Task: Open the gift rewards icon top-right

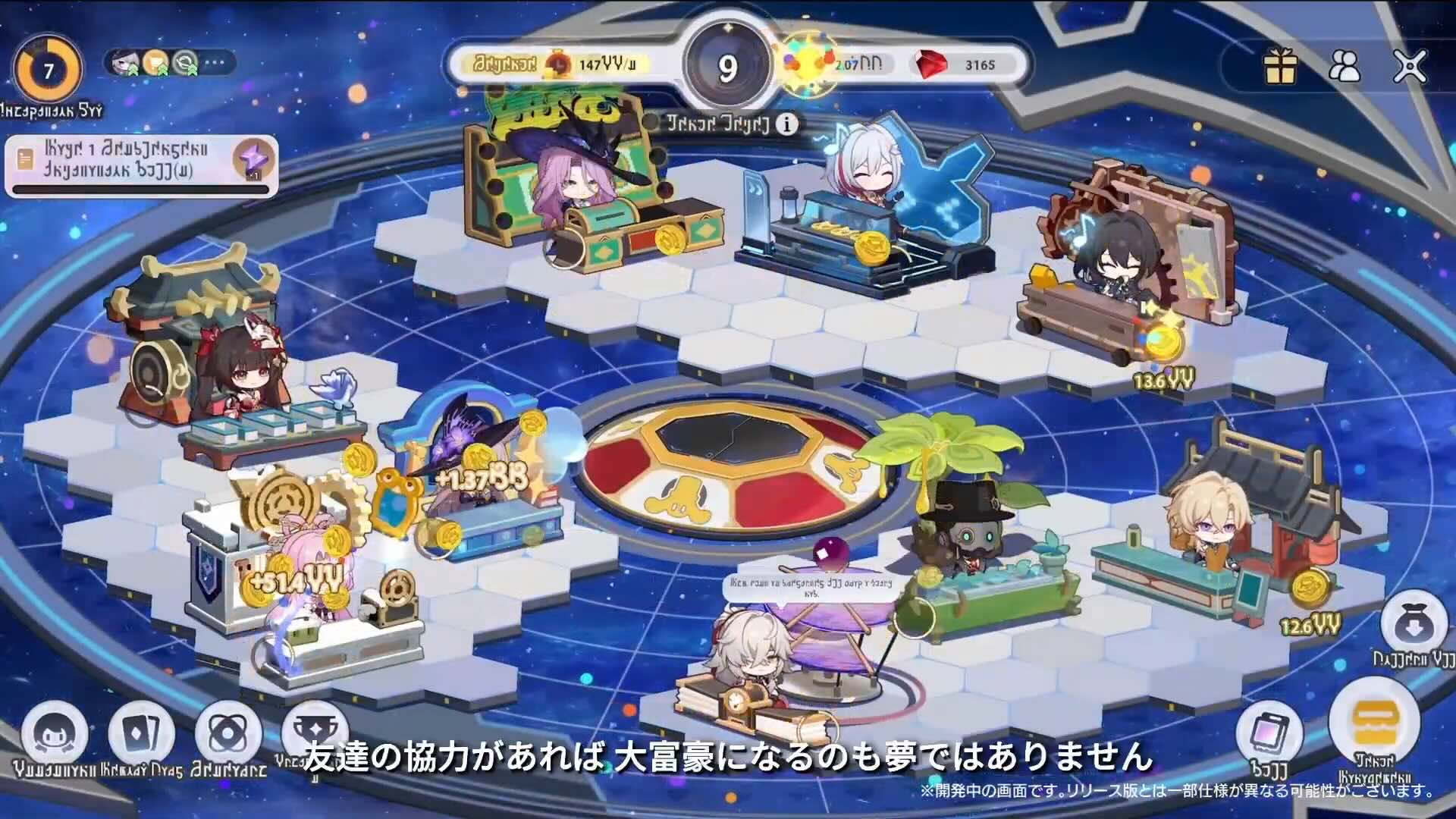Action: 1281,67
